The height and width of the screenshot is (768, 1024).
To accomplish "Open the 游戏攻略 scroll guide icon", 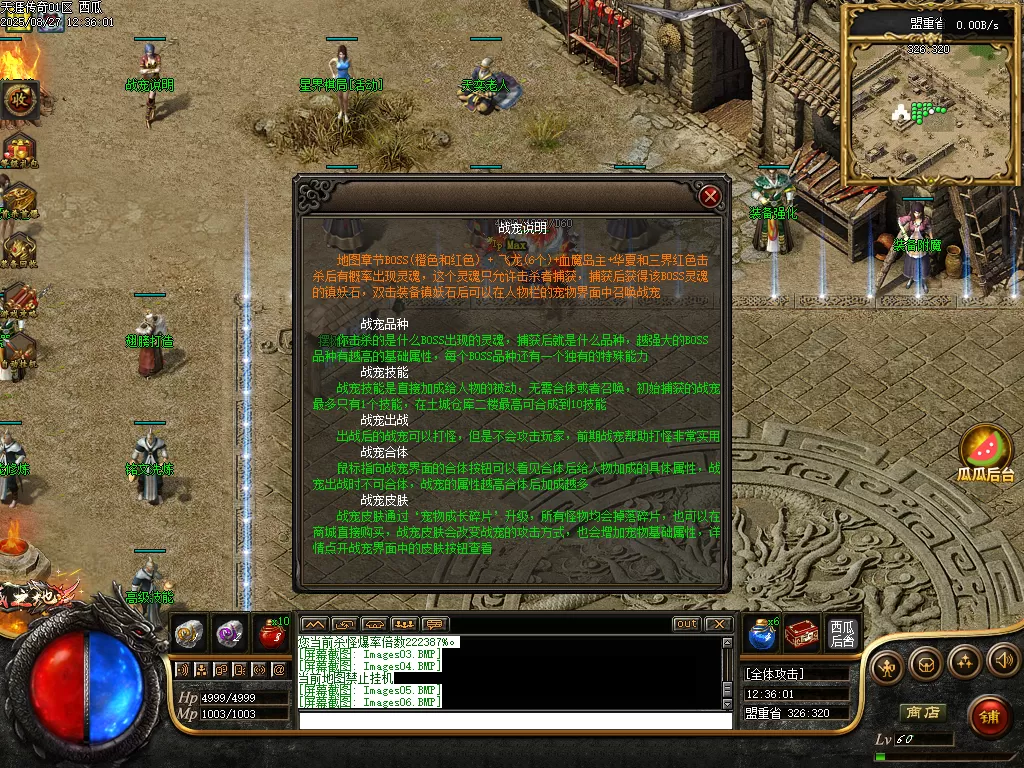I will [18, 298].
